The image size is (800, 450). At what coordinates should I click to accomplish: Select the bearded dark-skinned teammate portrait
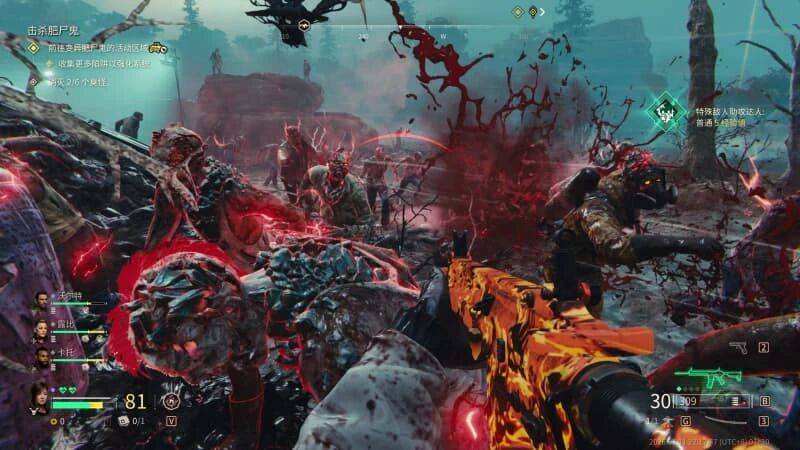point(43,356)
